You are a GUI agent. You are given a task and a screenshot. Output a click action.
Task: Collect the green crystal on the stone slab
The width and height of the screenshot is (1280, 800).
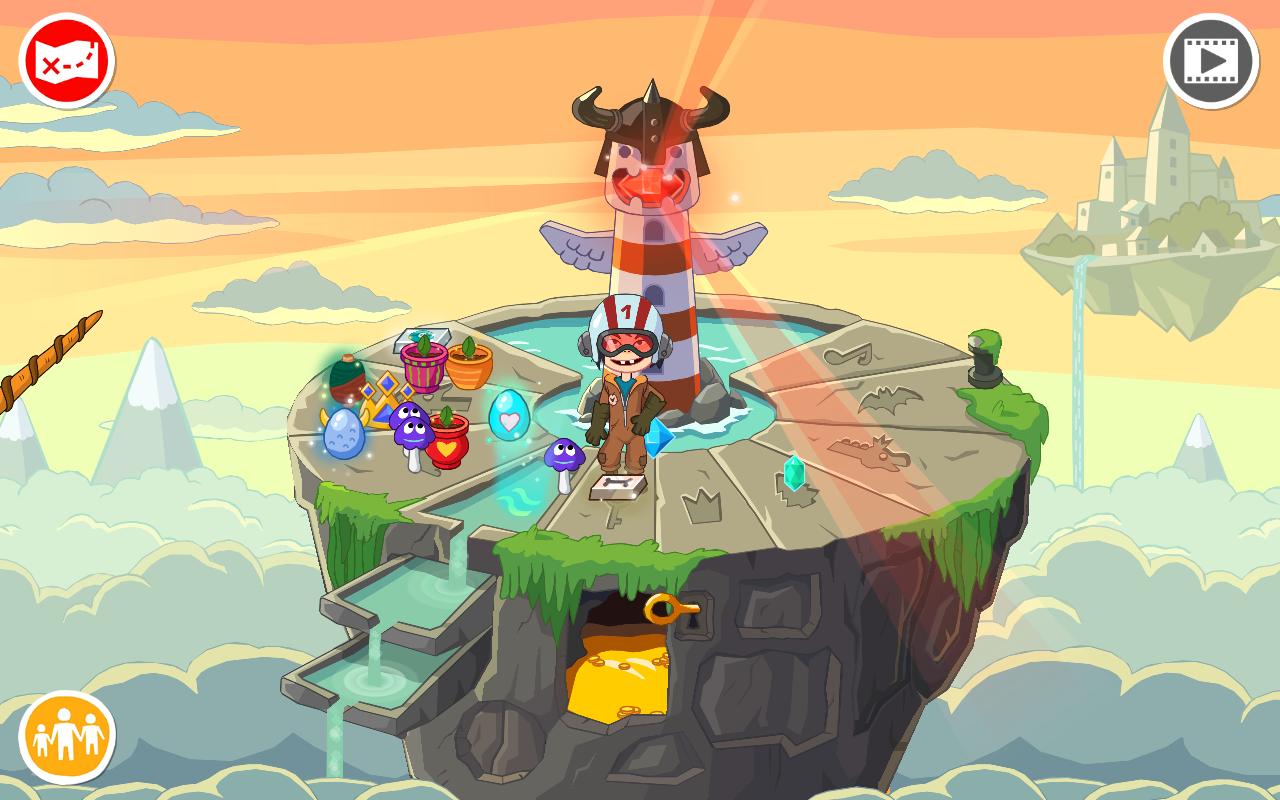794,471
